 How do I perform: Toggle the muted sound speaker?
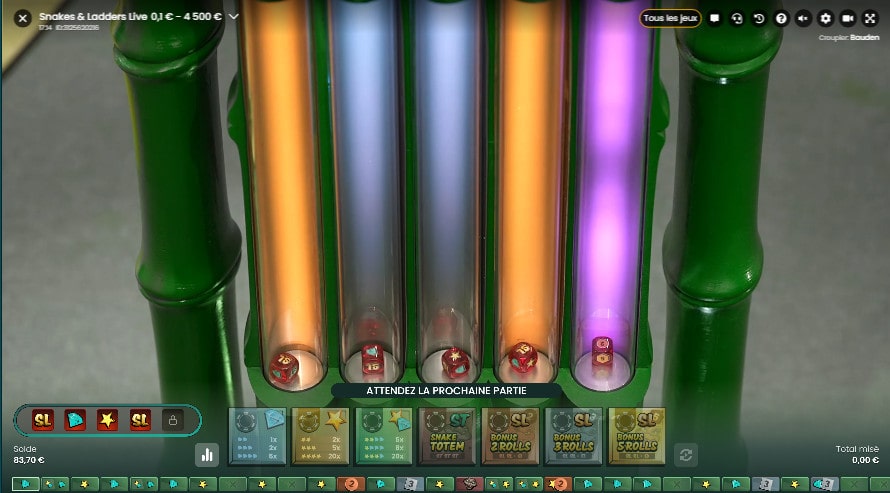pos(803,18)
